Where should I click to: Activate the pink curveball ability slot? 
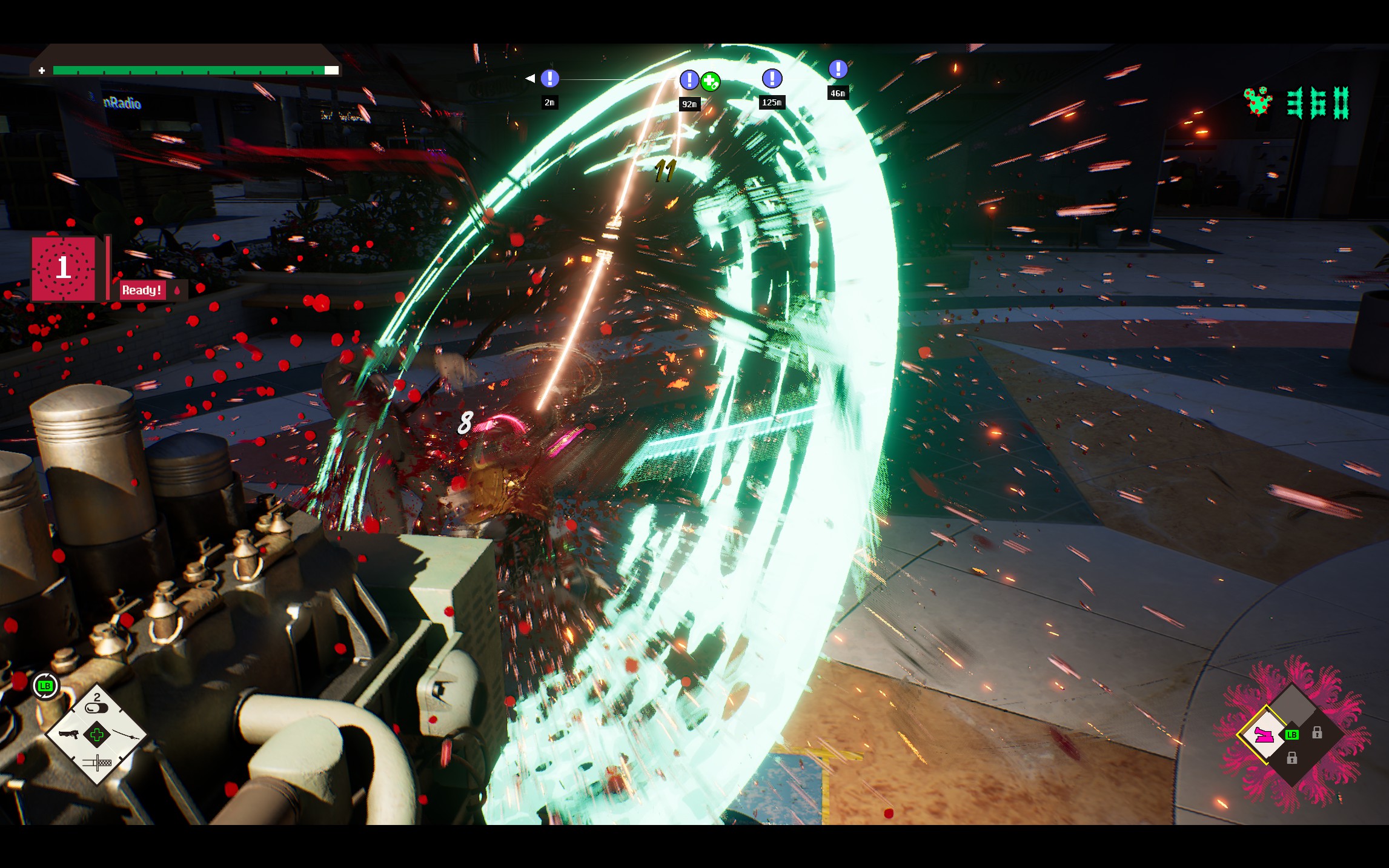pos(1263,735)
